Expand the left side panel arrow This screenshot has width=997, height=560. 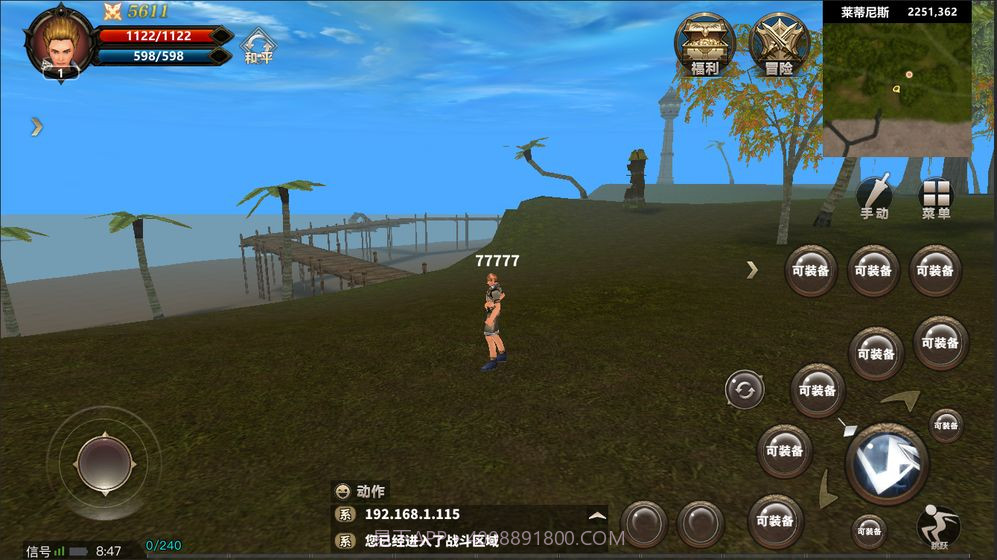(36, 126)
